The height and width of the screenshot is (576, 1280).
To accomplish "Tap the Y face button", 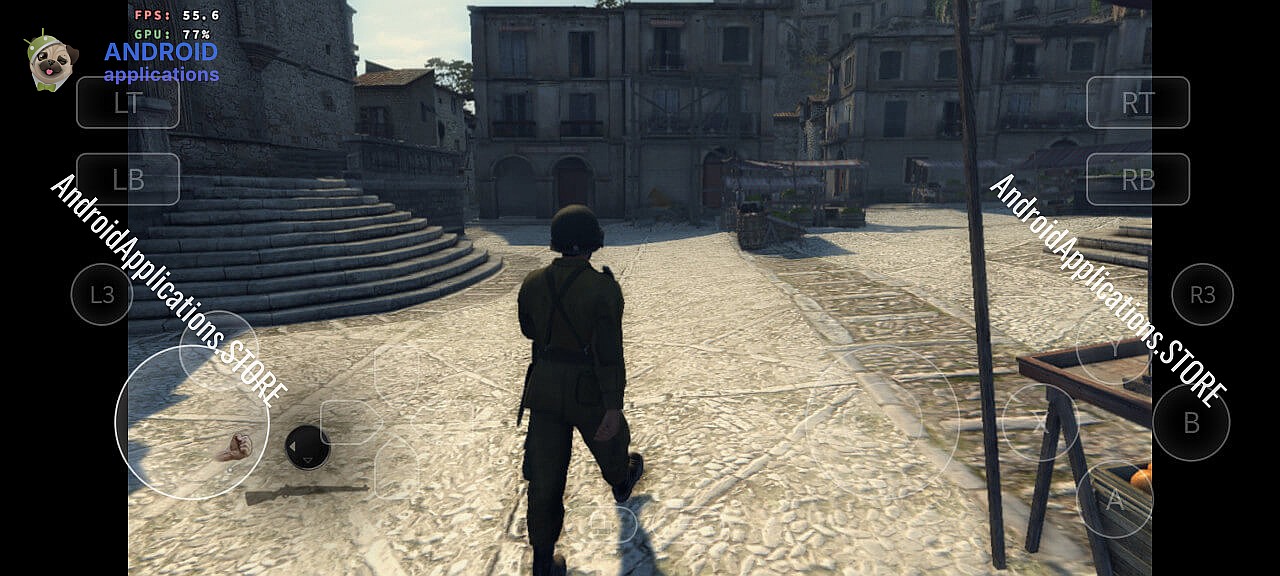I will pos(1114,348).
